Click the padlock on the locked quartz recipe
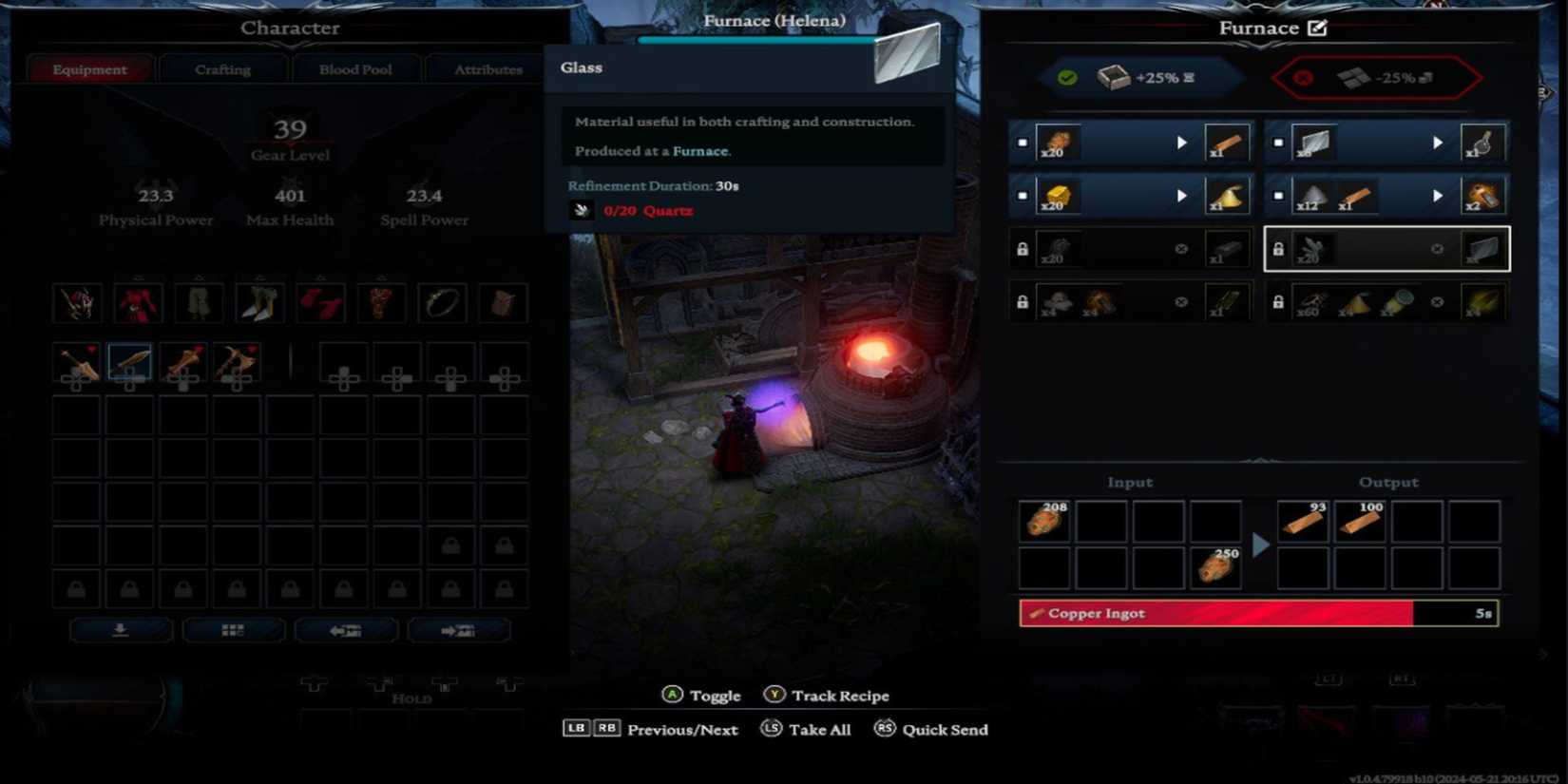This screenshot has height=784, width=1568. pyautogui.click(x=1278, y=249)
